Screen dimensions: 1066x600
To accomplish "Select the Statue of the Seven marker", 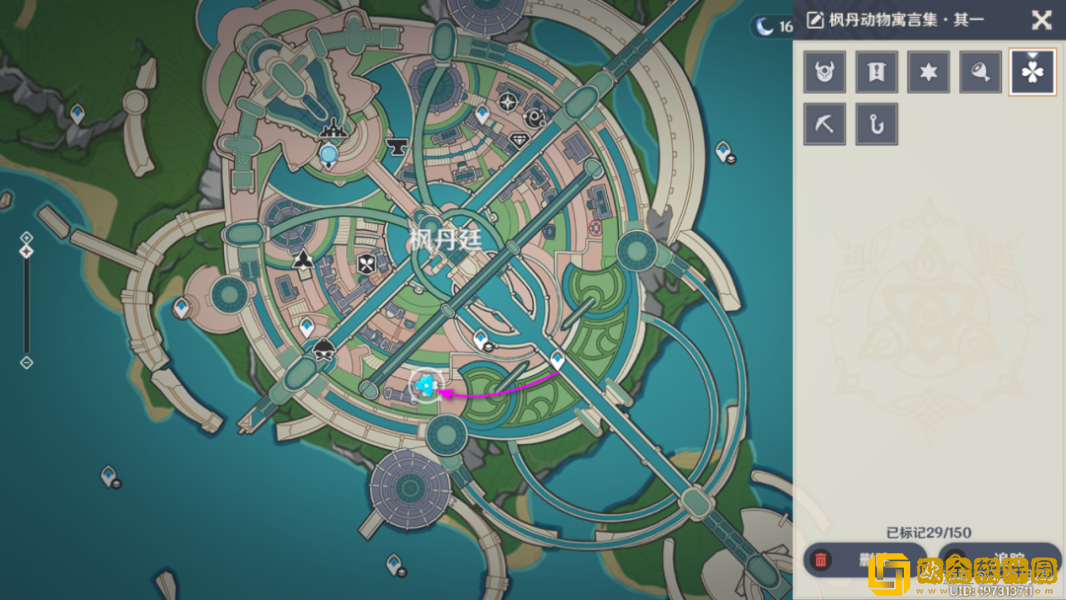I will click(329, 152).
